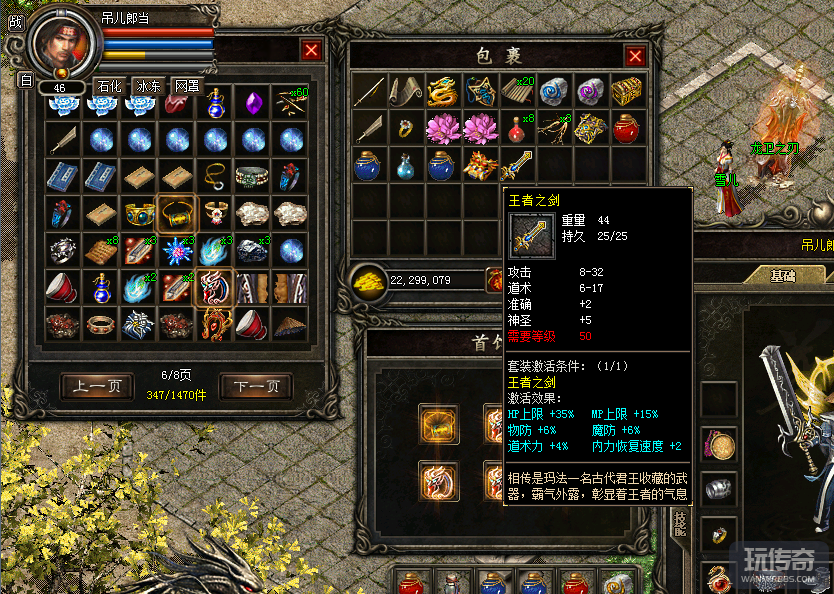Toggle the 石化 status button
834x594 pixels.
coord(108,86)
